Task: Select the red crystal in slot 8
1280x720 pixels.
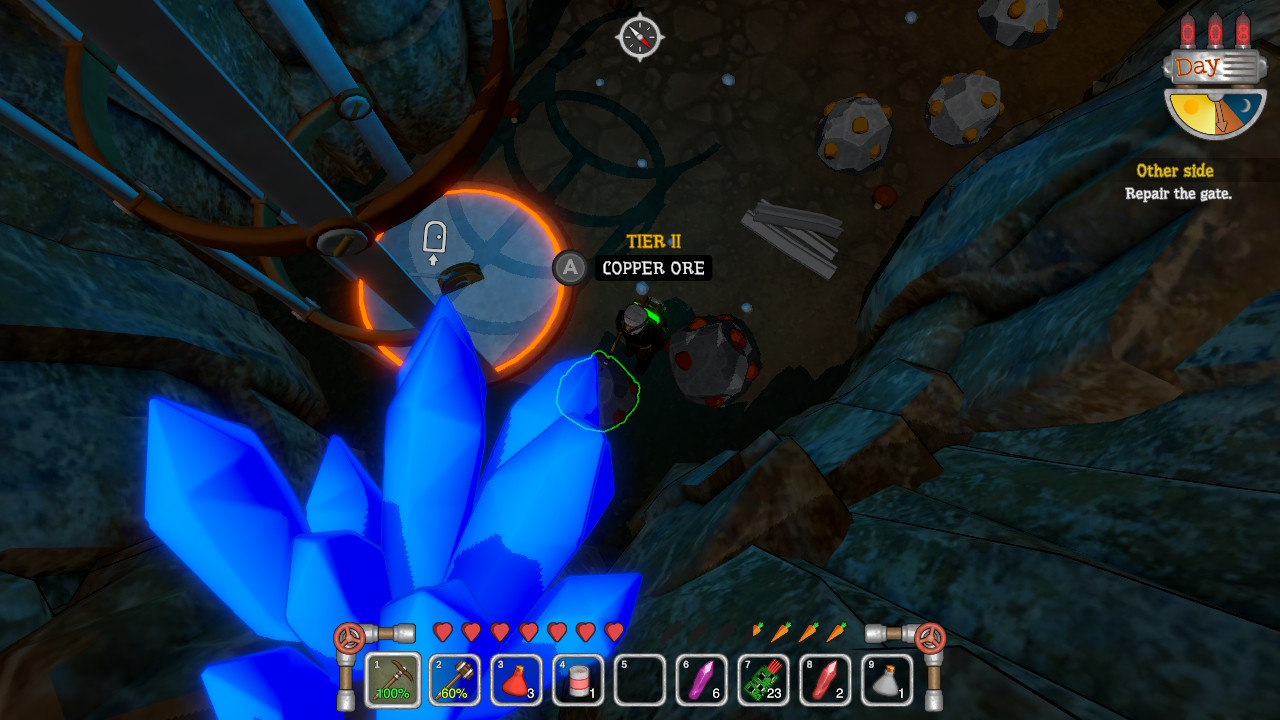Action: [x=825, y=680]
